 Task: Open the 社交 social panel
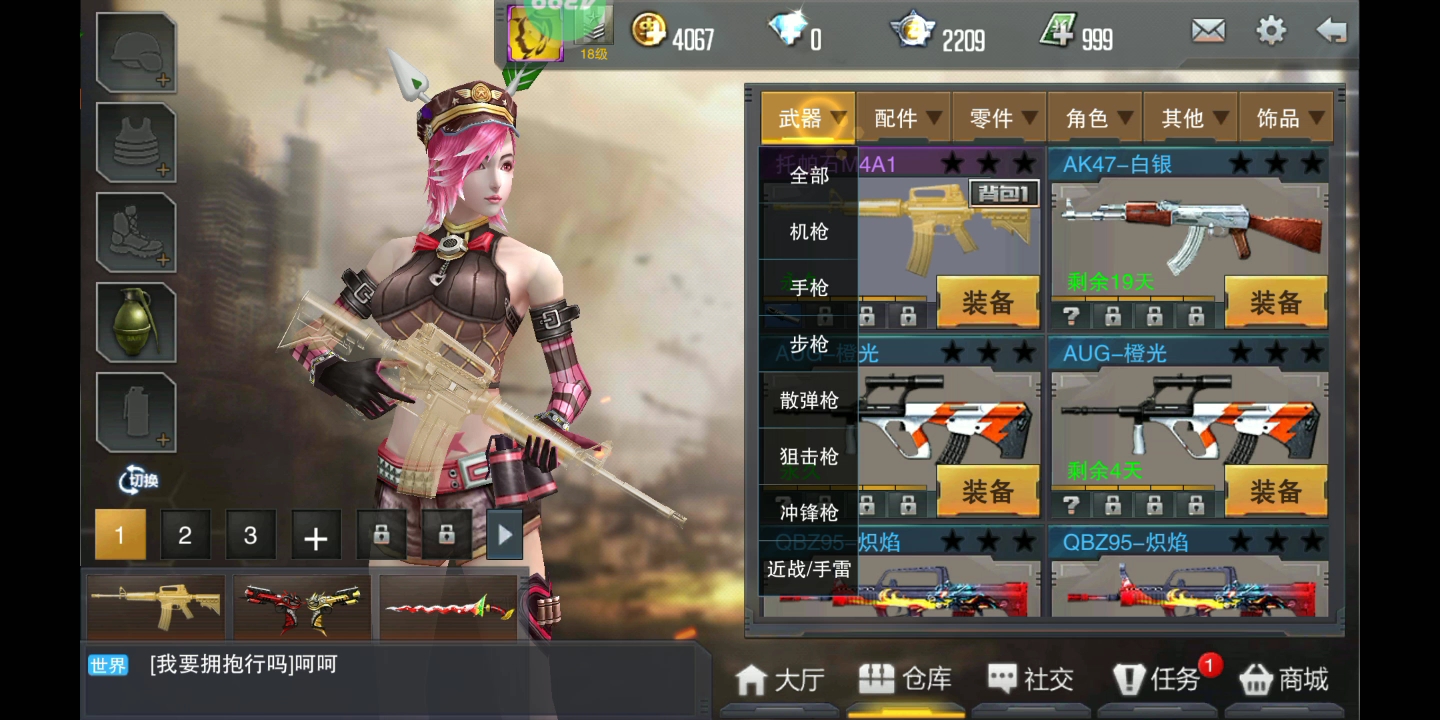pyautogui.click(x=1031, y=680)
